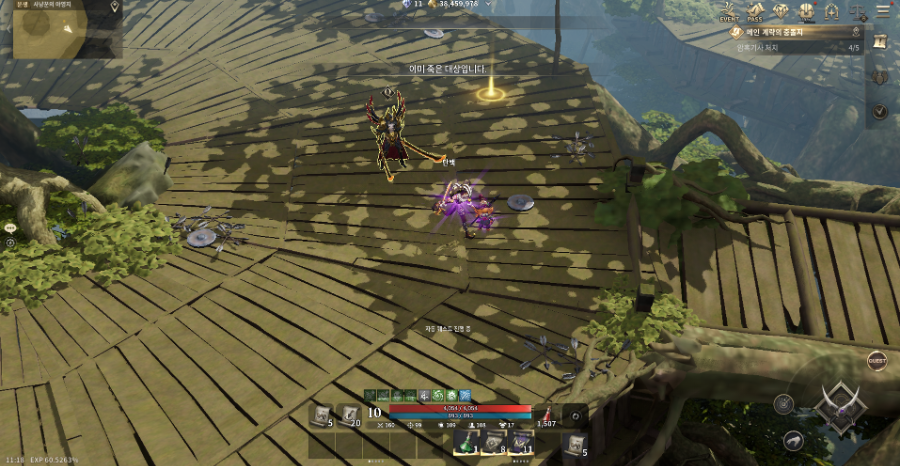900x466 pixels.
Task: Open the scroll quest tab on sidebar
Action: [x=880, y=41]
